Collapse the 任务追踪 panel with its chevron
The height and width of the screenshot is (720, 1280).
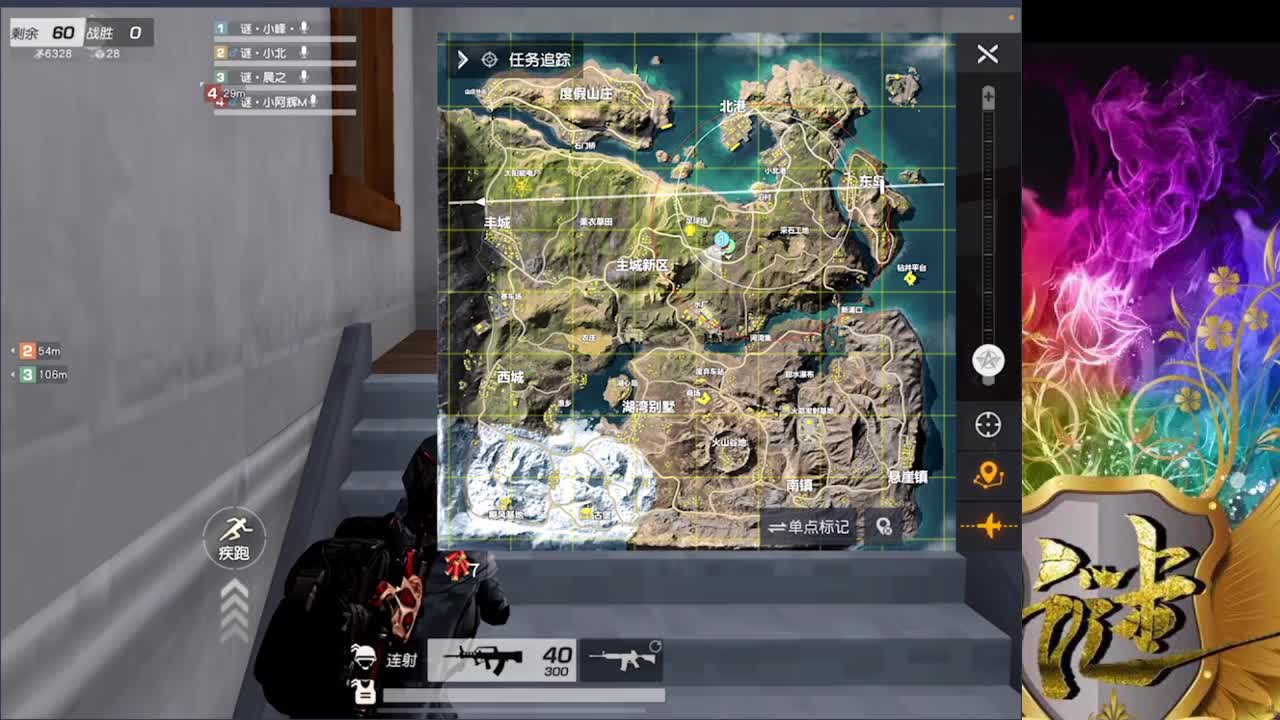(462, 59)
